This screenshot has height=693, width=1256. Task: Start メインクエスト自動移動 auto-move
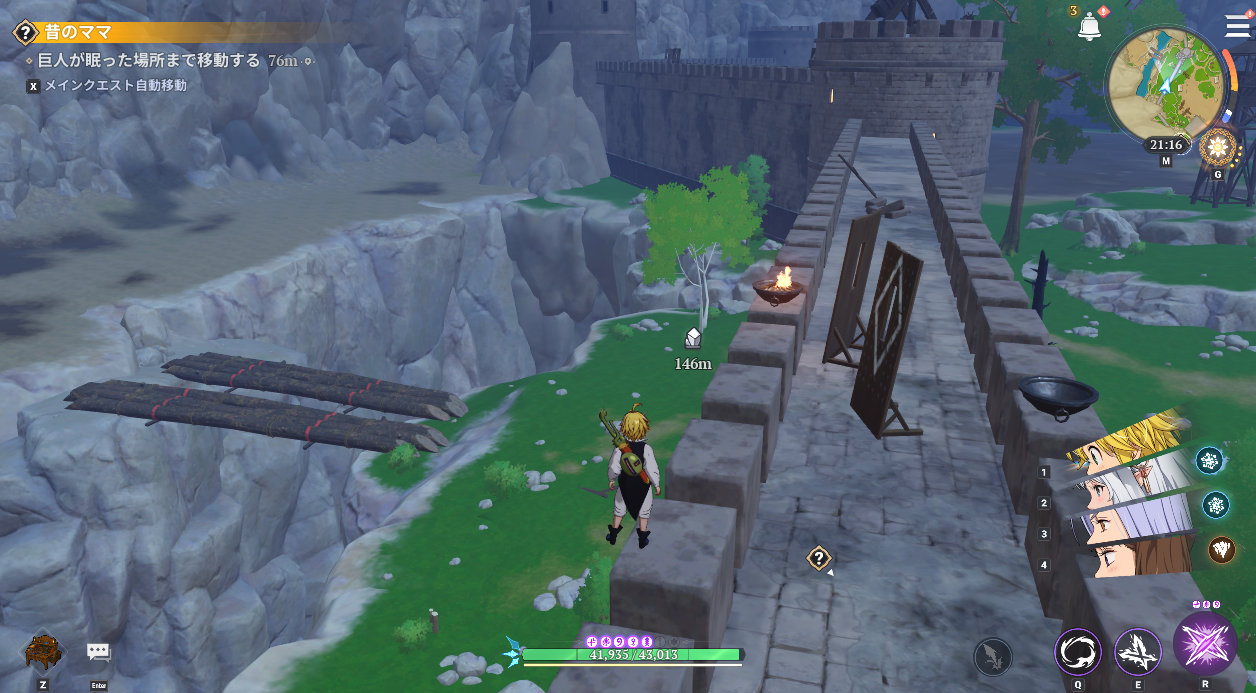(x=111, y=86)
